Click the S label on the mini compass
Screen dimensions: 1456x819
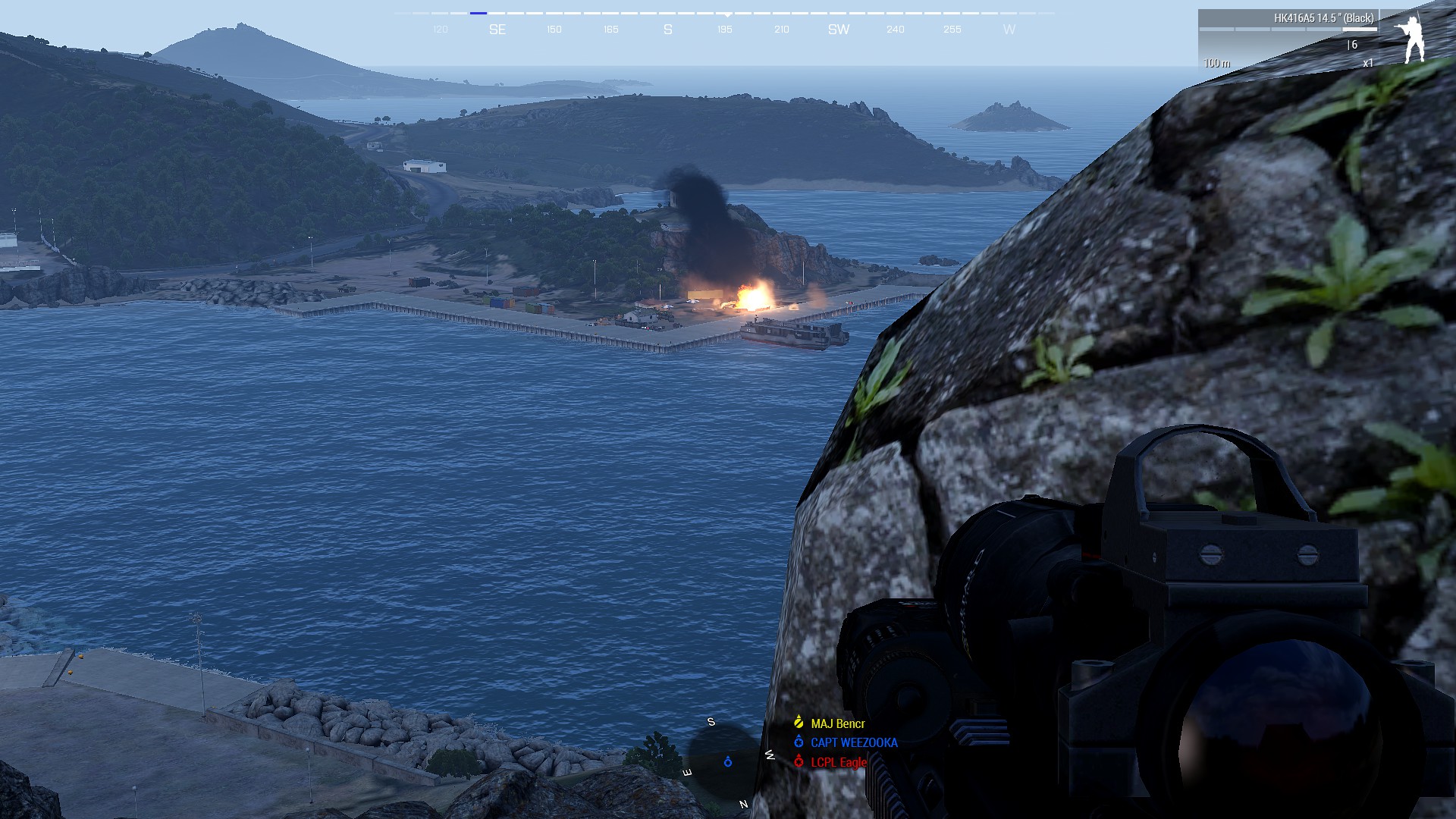click(711, 723)
